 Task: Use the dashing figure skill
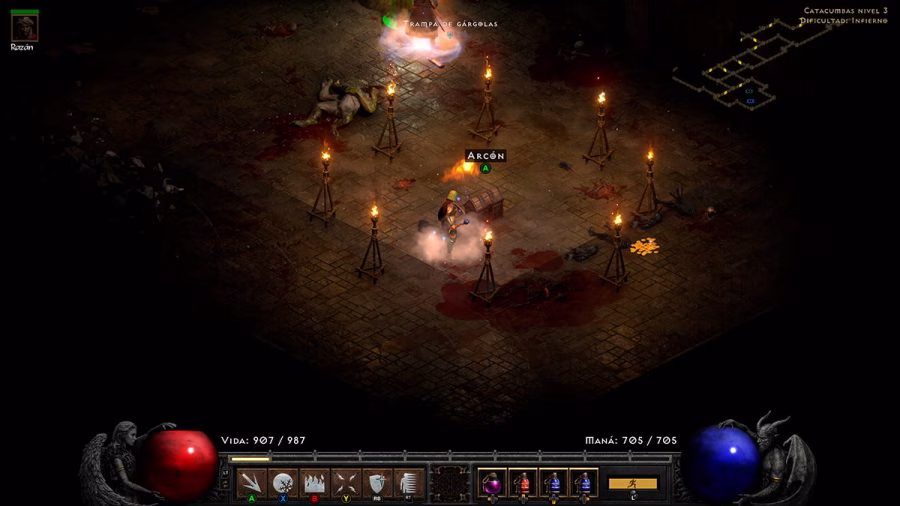pos(408,483)
